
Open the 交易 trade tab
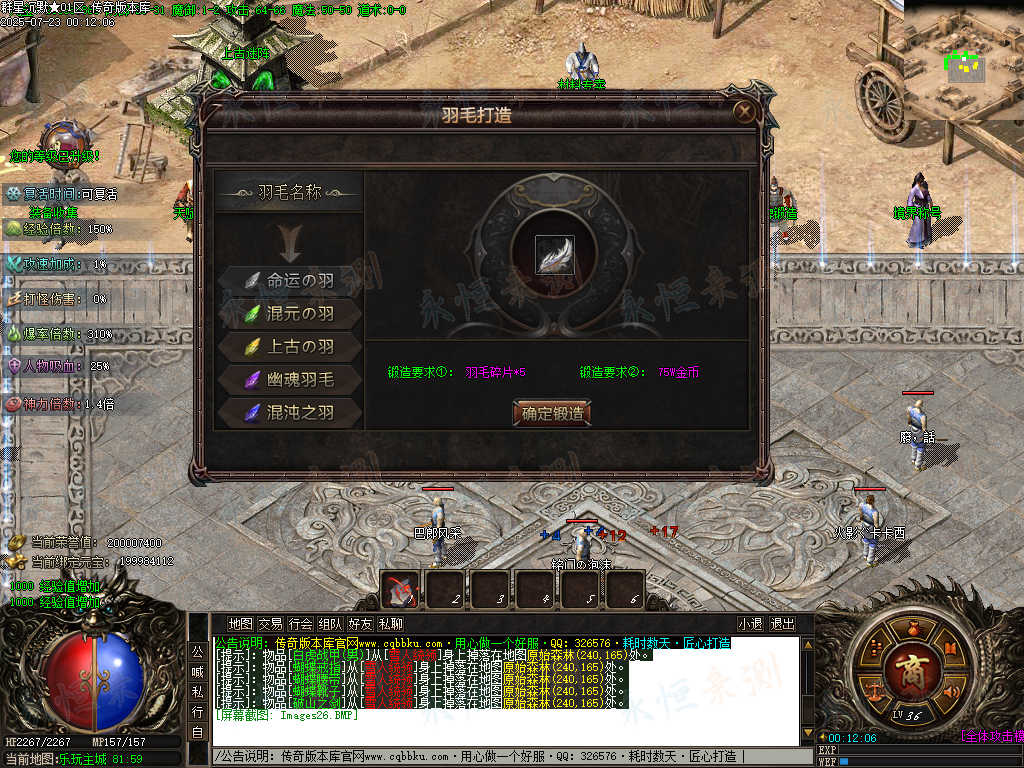pos(270,624)
